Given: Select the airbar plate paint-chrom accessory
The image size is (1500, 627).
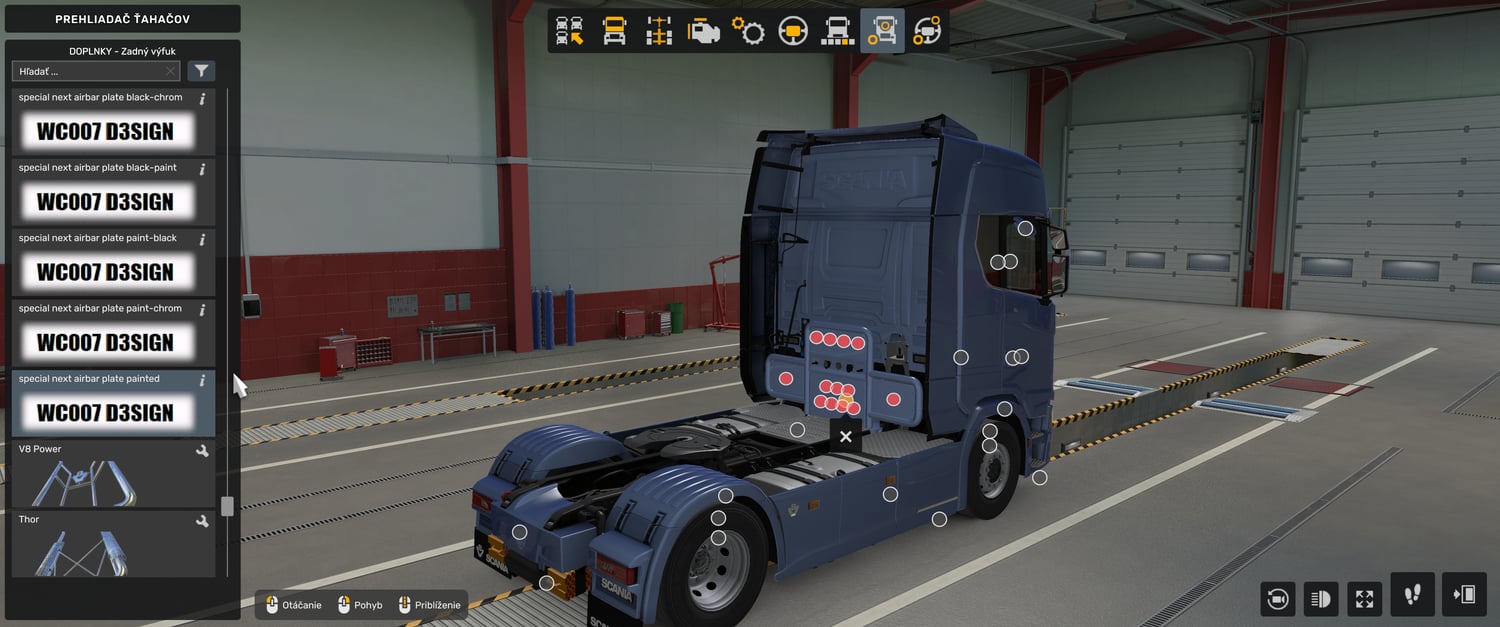Looking at the screenshot, I should (x=105, y=342).
